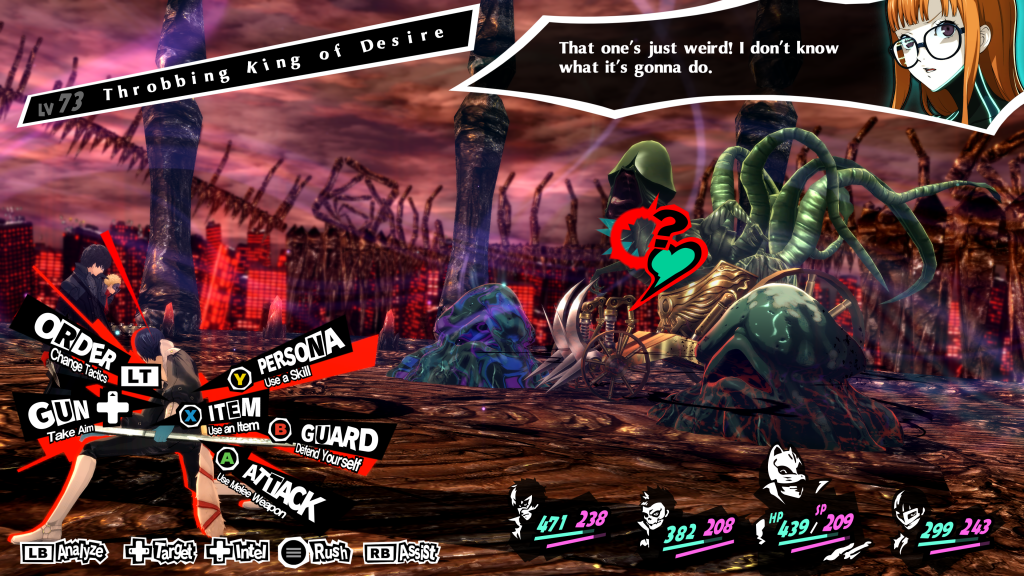The image size is (1024, 576).
Task: Open the Item command
Action: point(234,410)
